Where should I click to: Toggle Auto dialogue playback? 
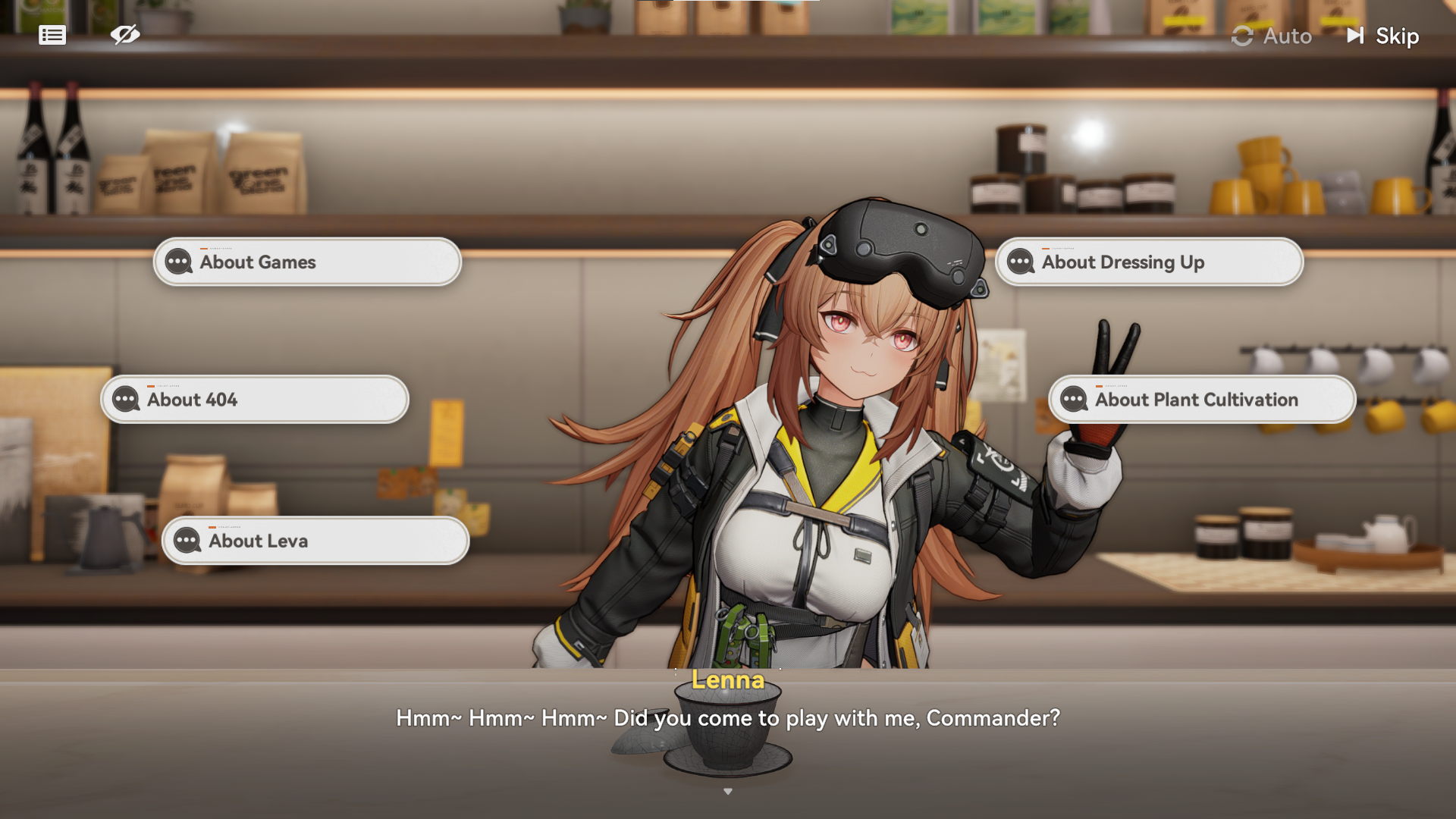coord(1272,36)
